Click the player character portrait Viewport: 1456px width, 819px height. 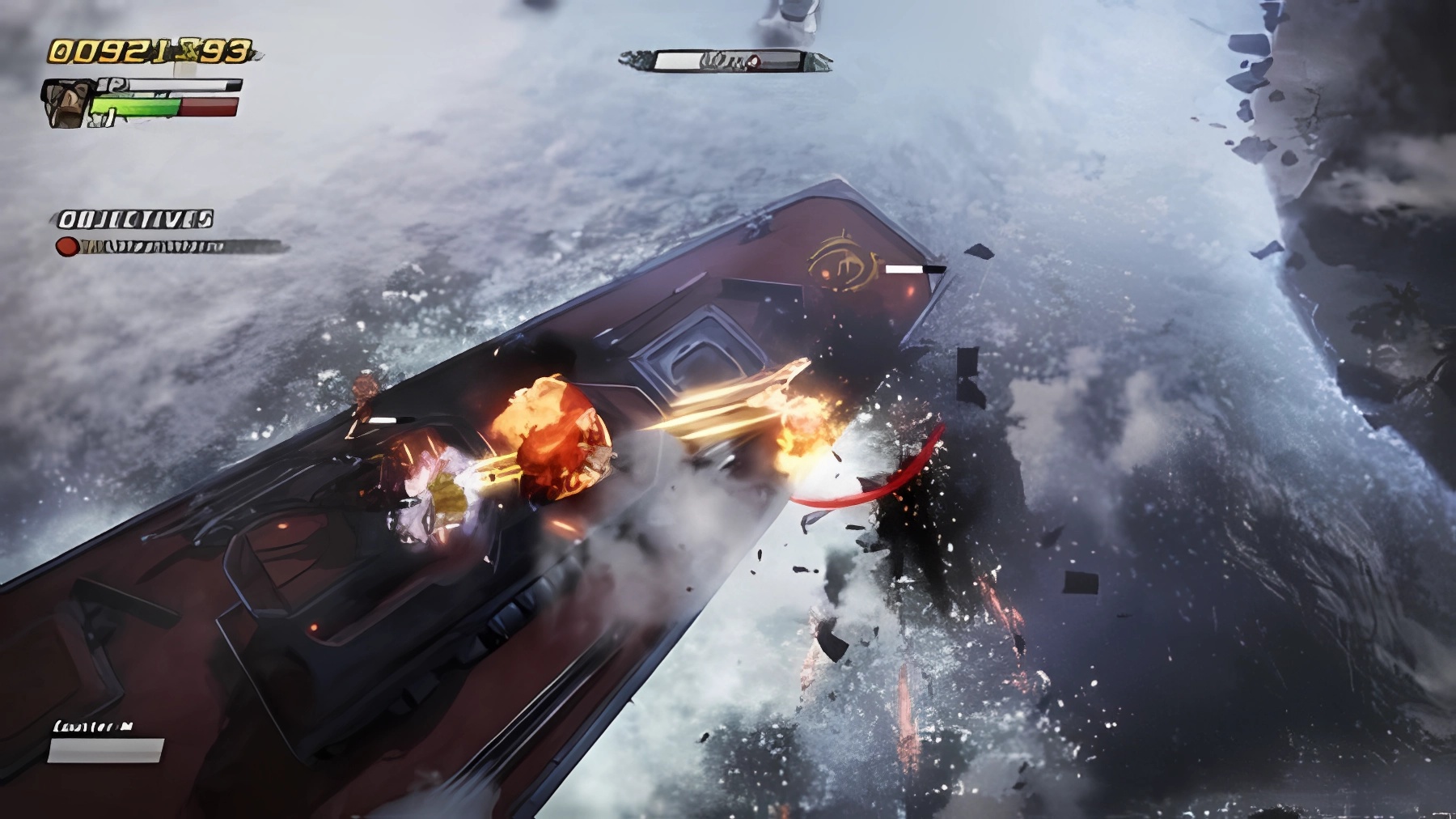tap(66, 104)
